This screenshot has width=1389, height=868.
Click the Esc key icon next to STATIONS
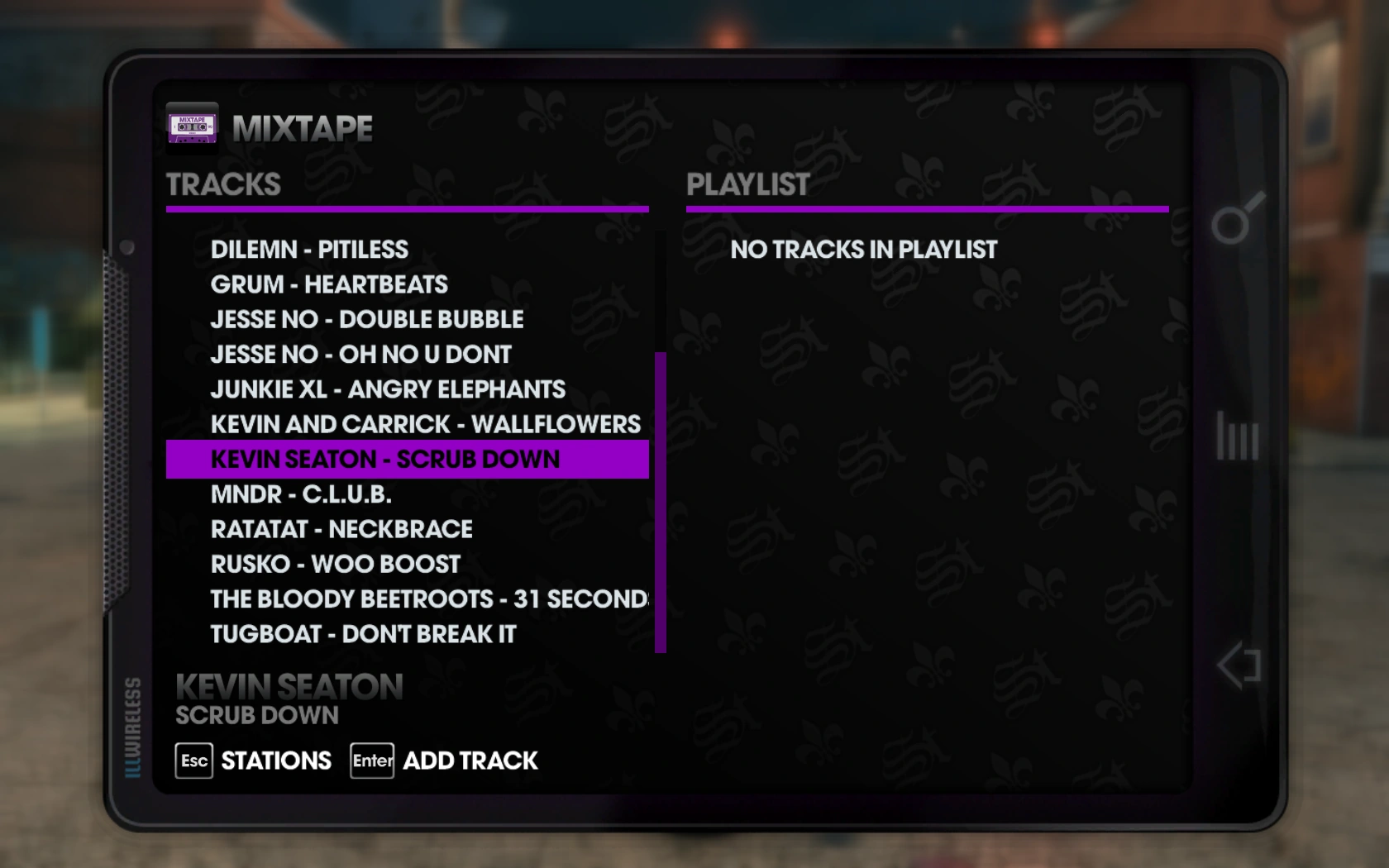tap(195, 760)
